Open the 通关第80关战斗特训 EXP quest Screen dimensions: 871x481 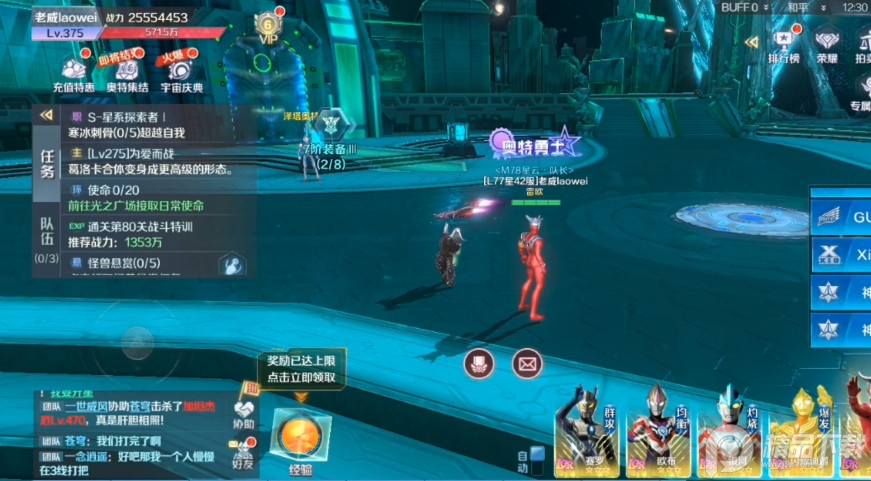[x=150, y=233]
